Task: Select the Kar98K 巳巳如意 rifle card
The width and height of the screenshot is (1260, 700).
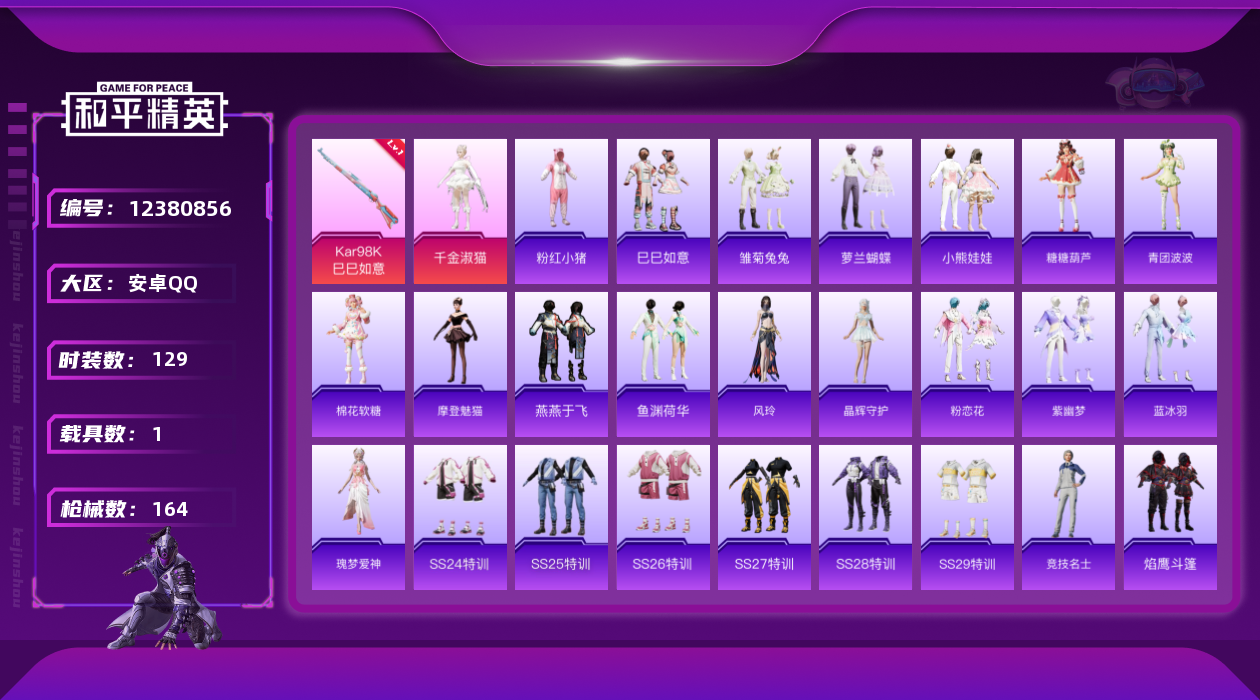Action: (x=358, y=210)
